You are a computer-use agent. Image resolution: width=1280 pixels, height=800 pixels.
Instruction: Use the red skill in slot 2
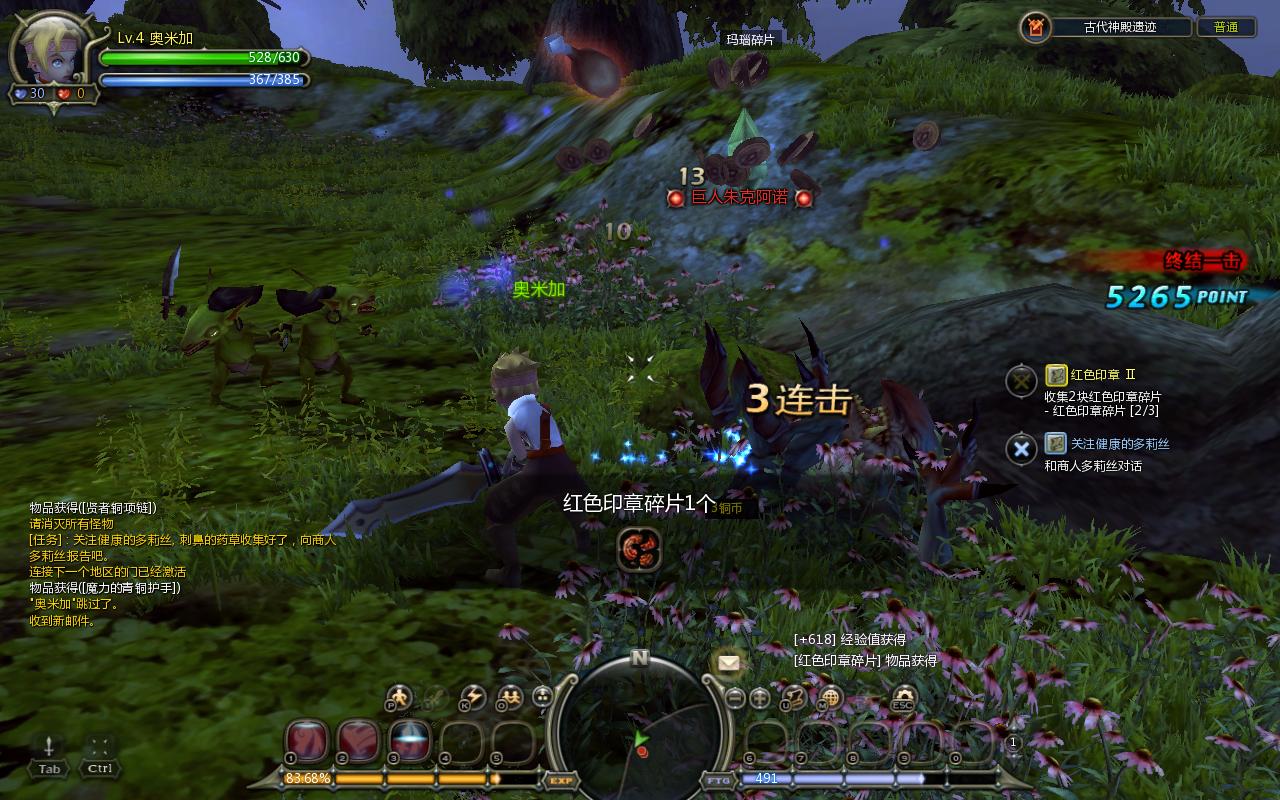[x=357, y=741]
